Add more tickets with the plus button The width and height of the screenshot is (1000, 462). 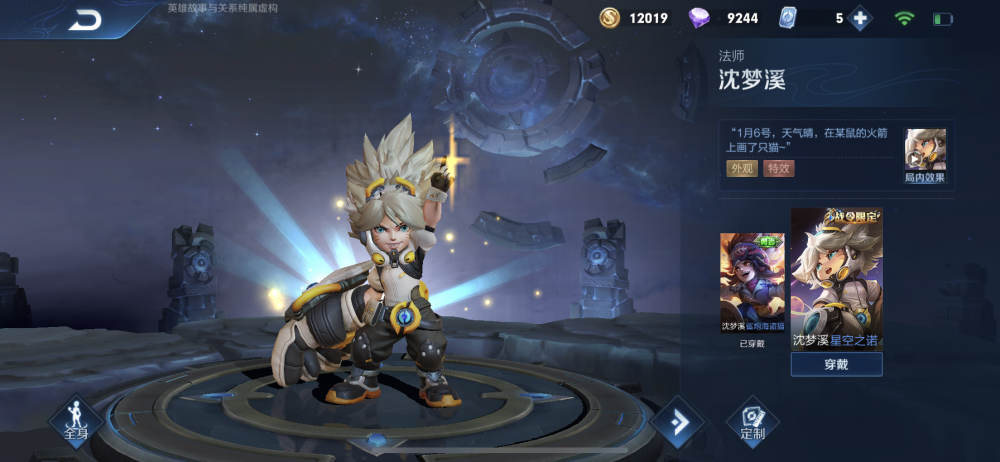860,18
